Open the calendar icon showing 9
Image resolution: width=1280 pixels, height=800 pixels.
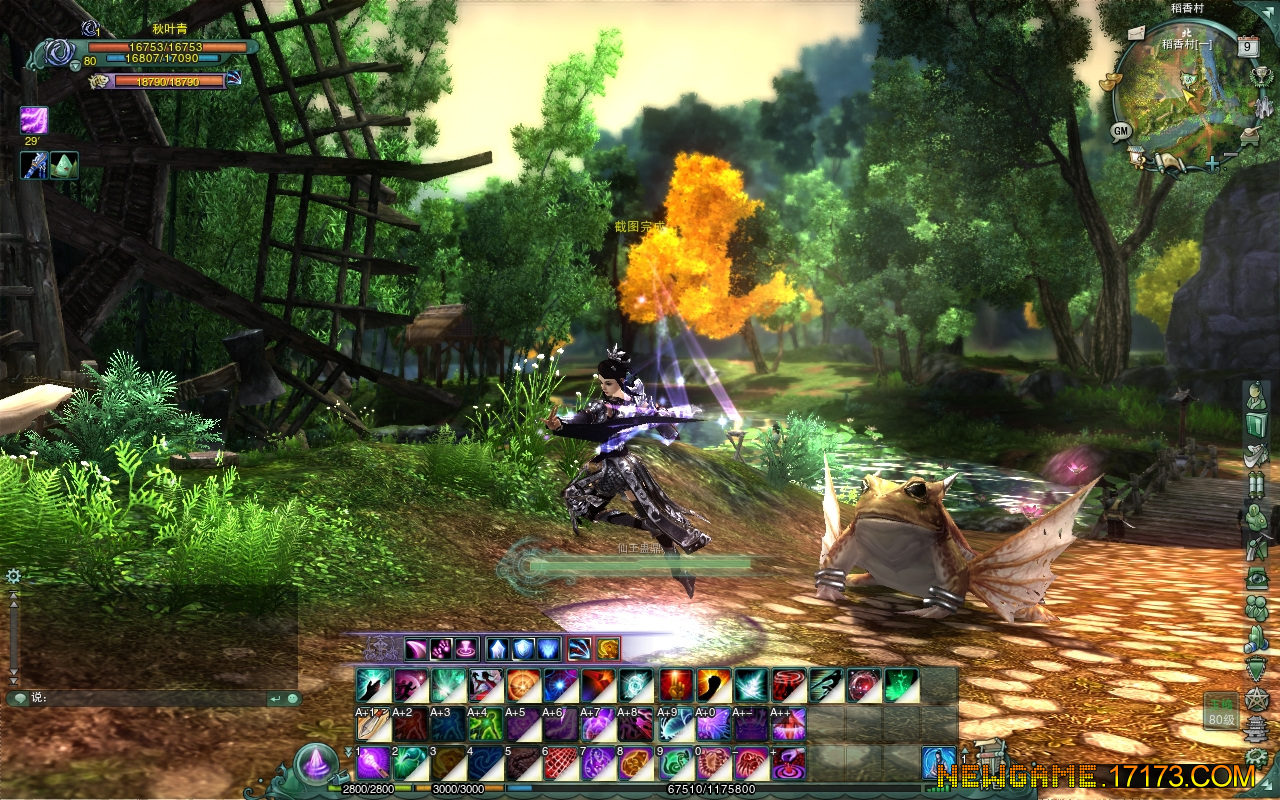(1247, 45)
